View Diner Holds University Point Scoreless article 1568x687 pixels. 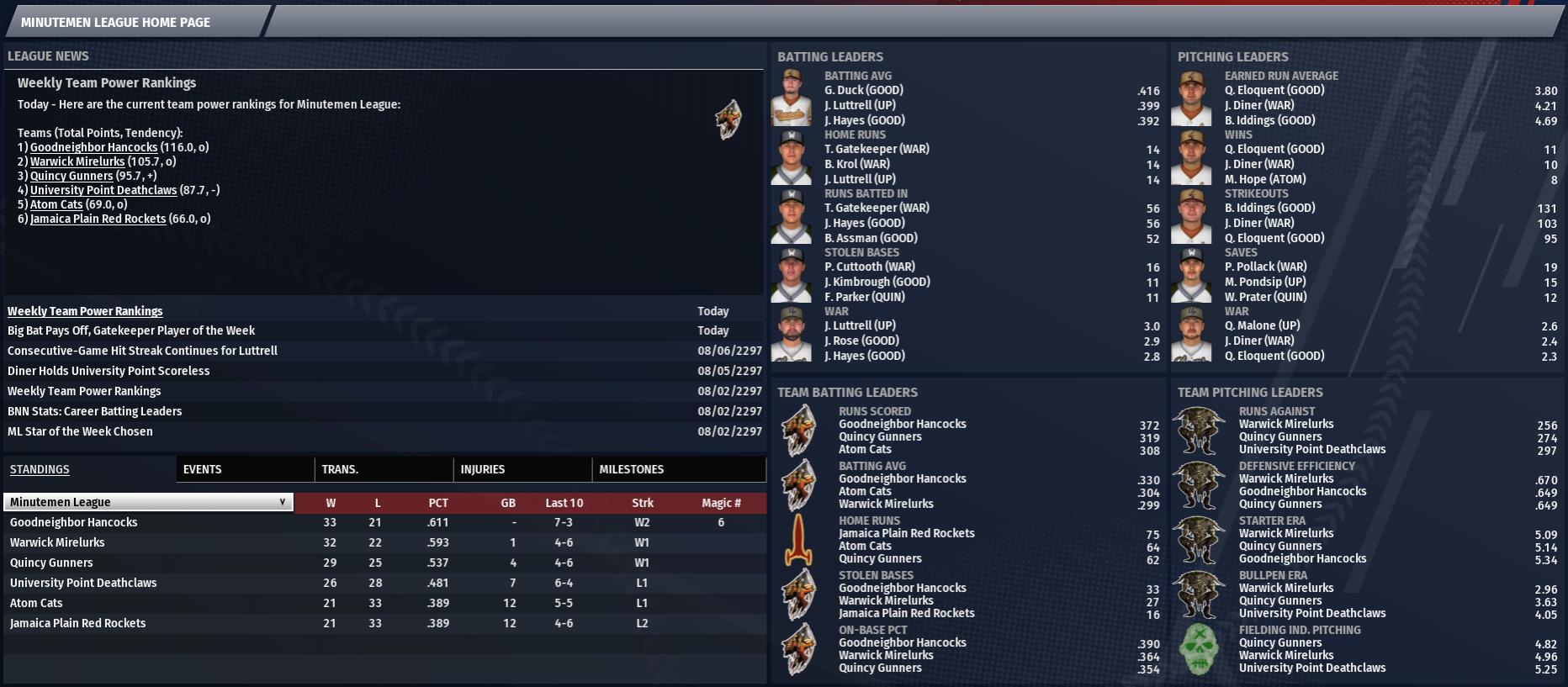tap(109, 371)
